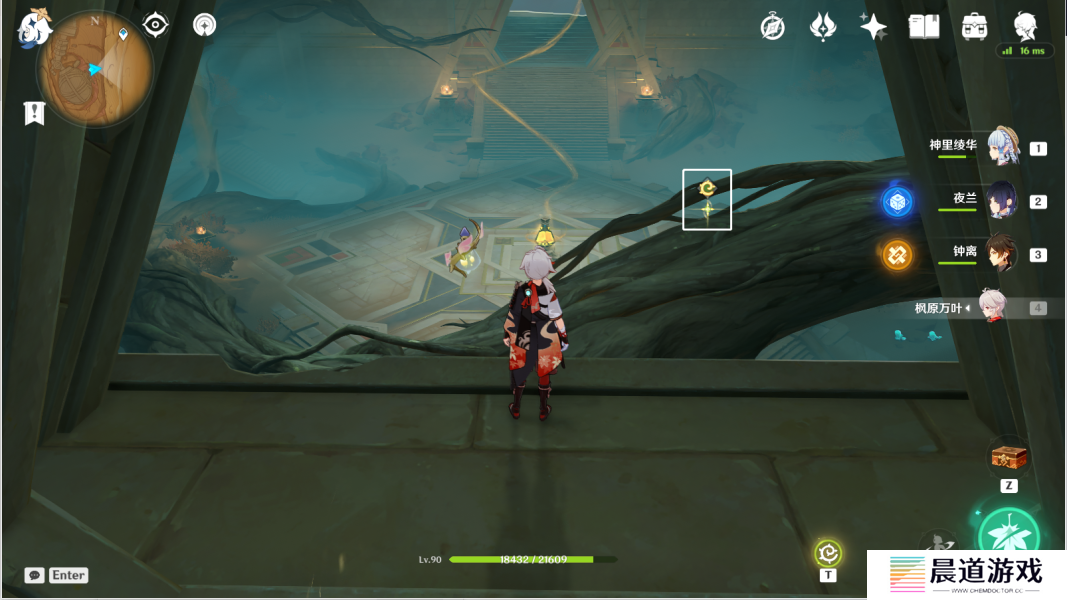Screen dimensions: 1067x600
Task: Open the Wish four-point star icon
Action: [873, 27]
